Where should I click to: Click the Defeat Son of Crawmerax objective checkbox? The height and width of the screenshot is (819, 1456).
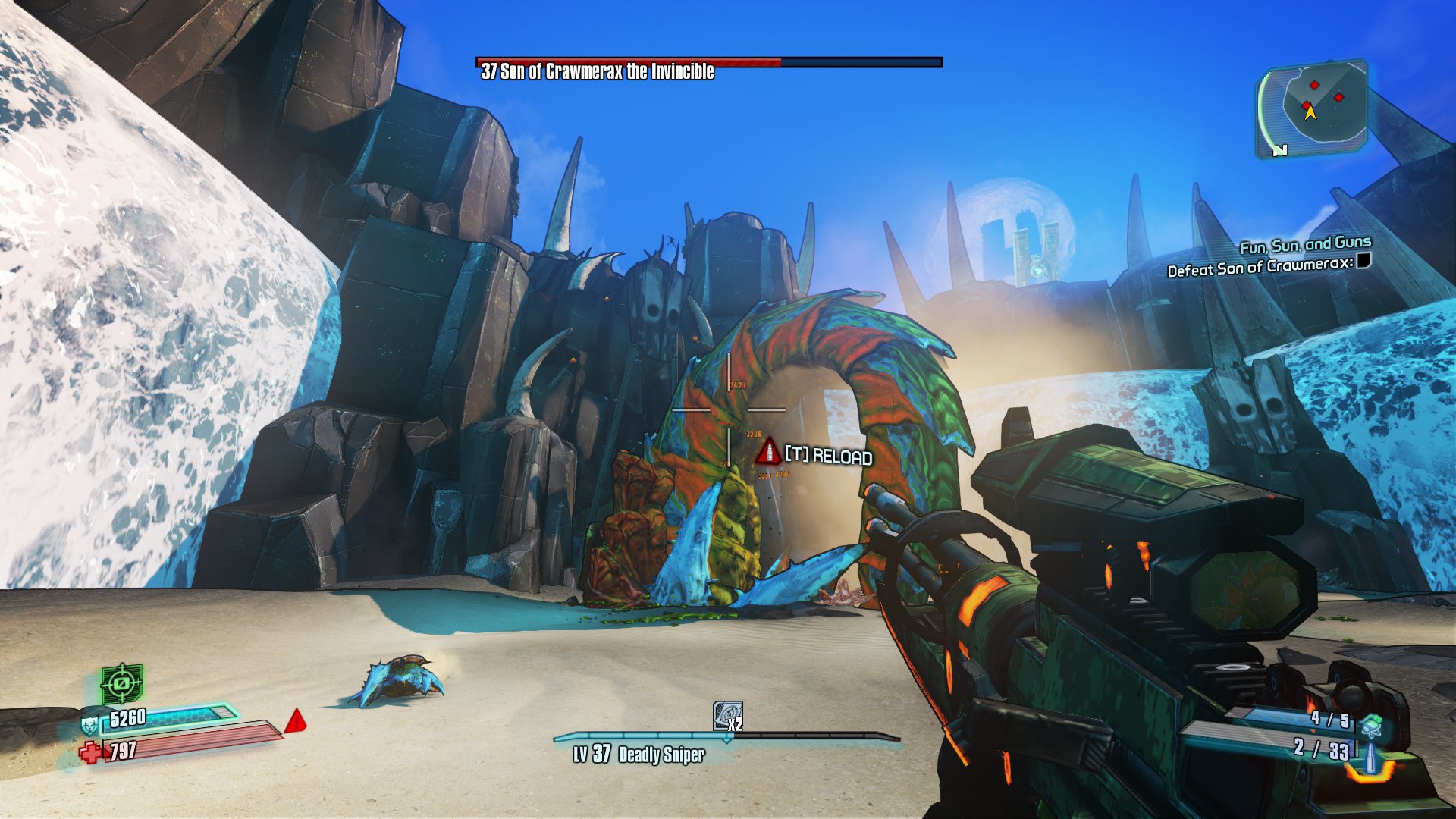tap(1363, 261)
